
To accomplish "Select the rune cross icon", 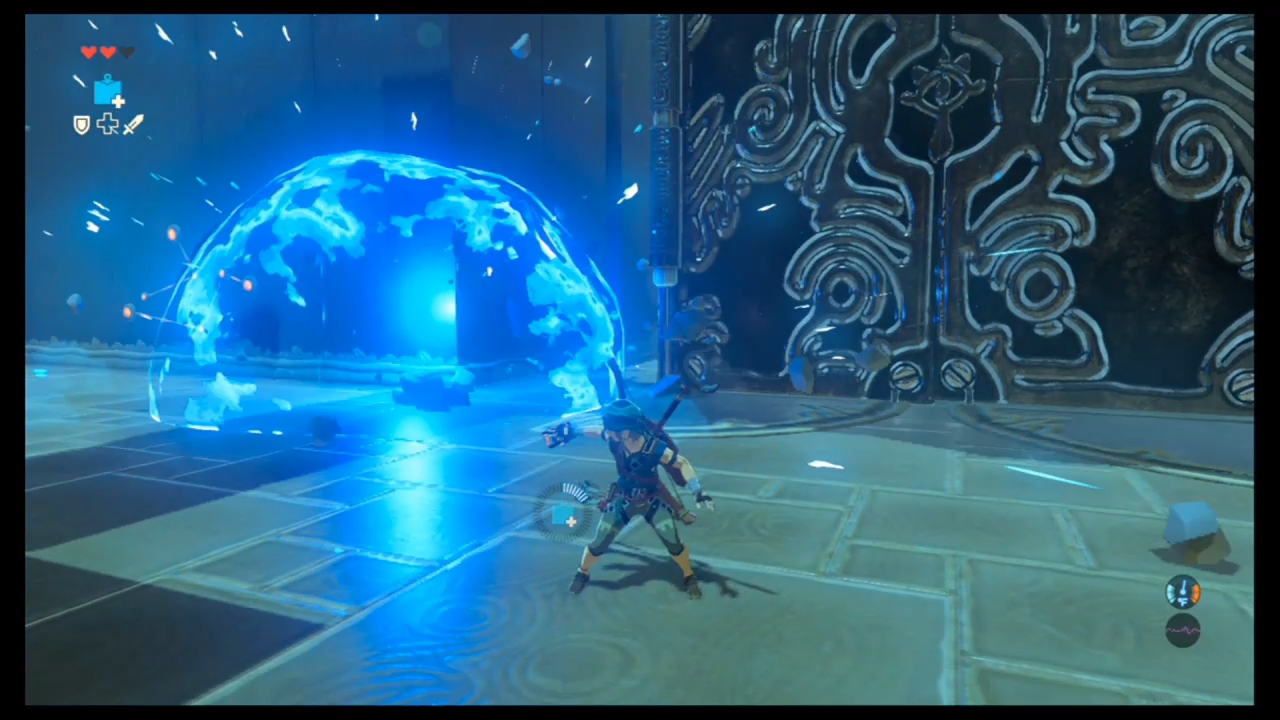I will point(107,124).
